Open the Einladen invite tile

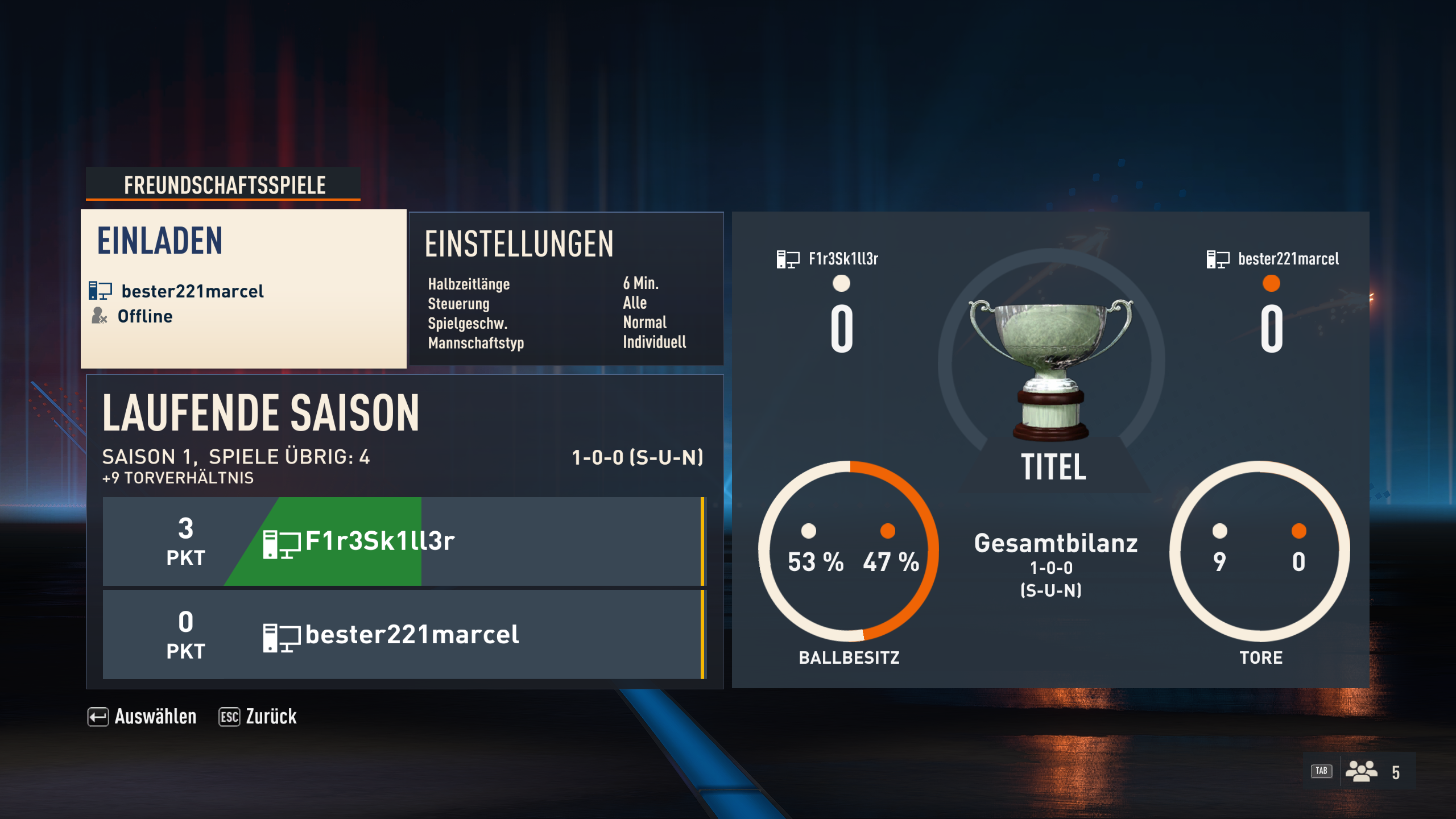click(x=243, y=289)
